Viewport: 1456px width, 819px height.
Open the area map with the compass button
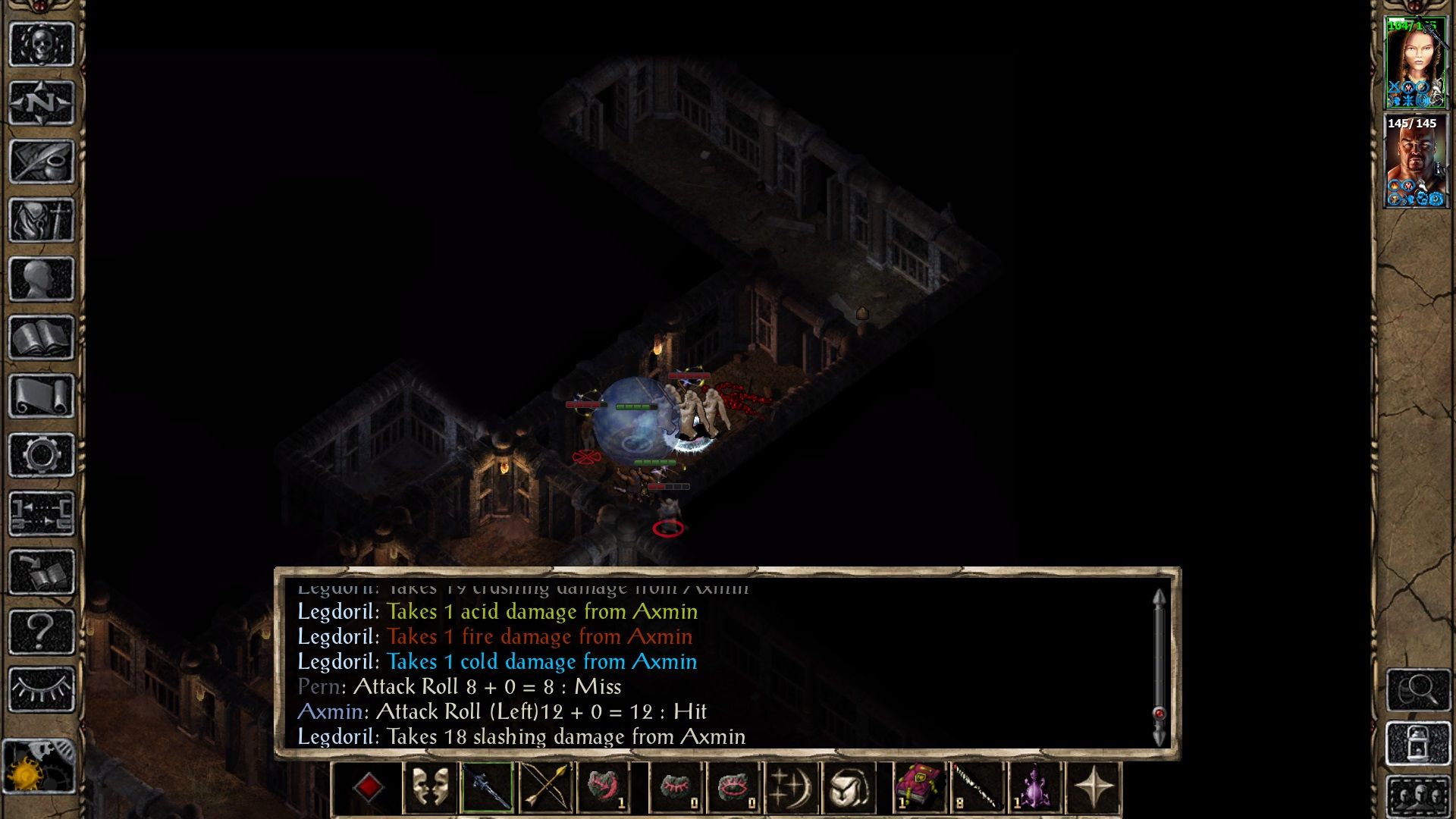point(41,102)
